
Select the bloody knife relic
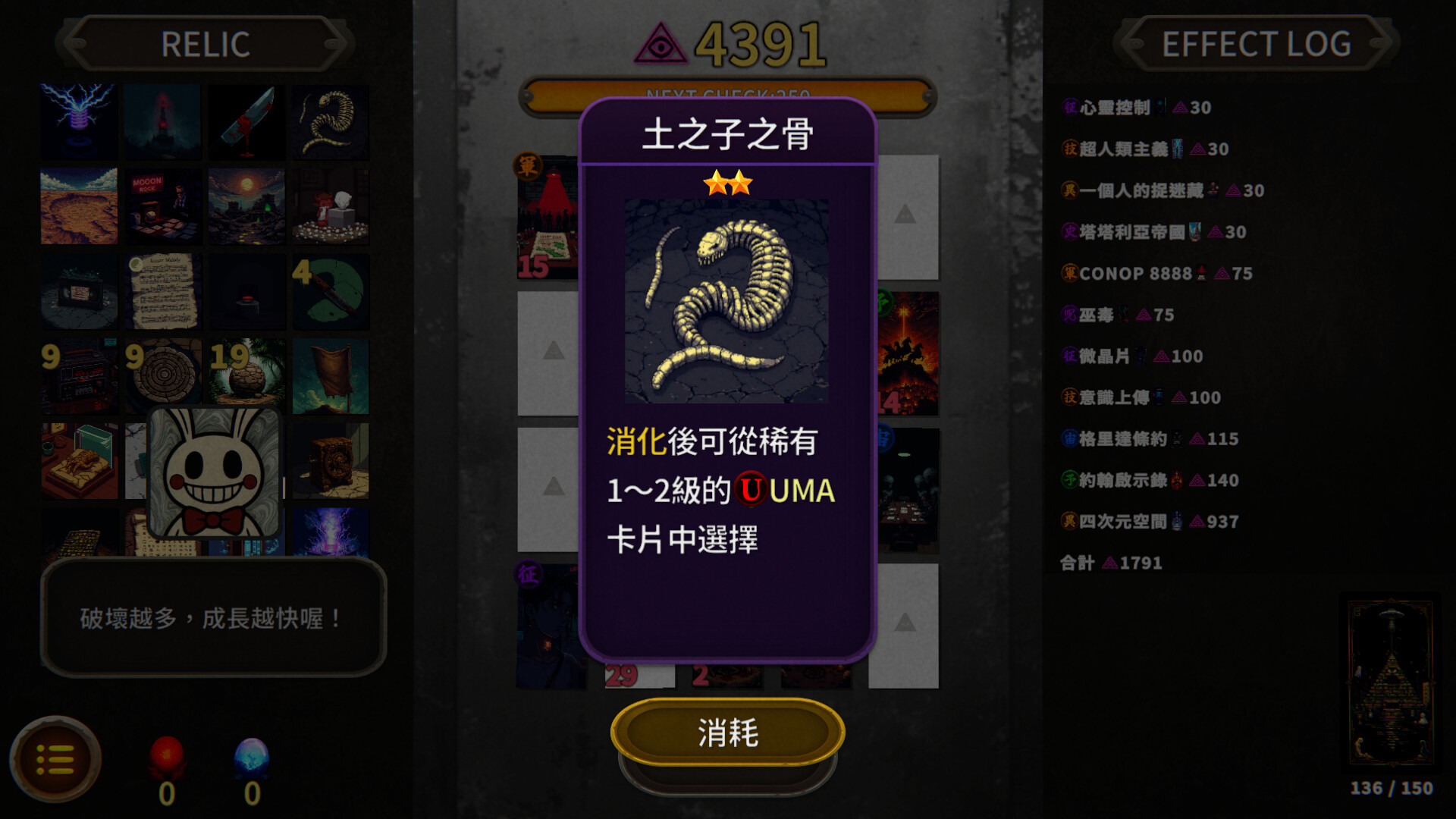click(246, 121)
